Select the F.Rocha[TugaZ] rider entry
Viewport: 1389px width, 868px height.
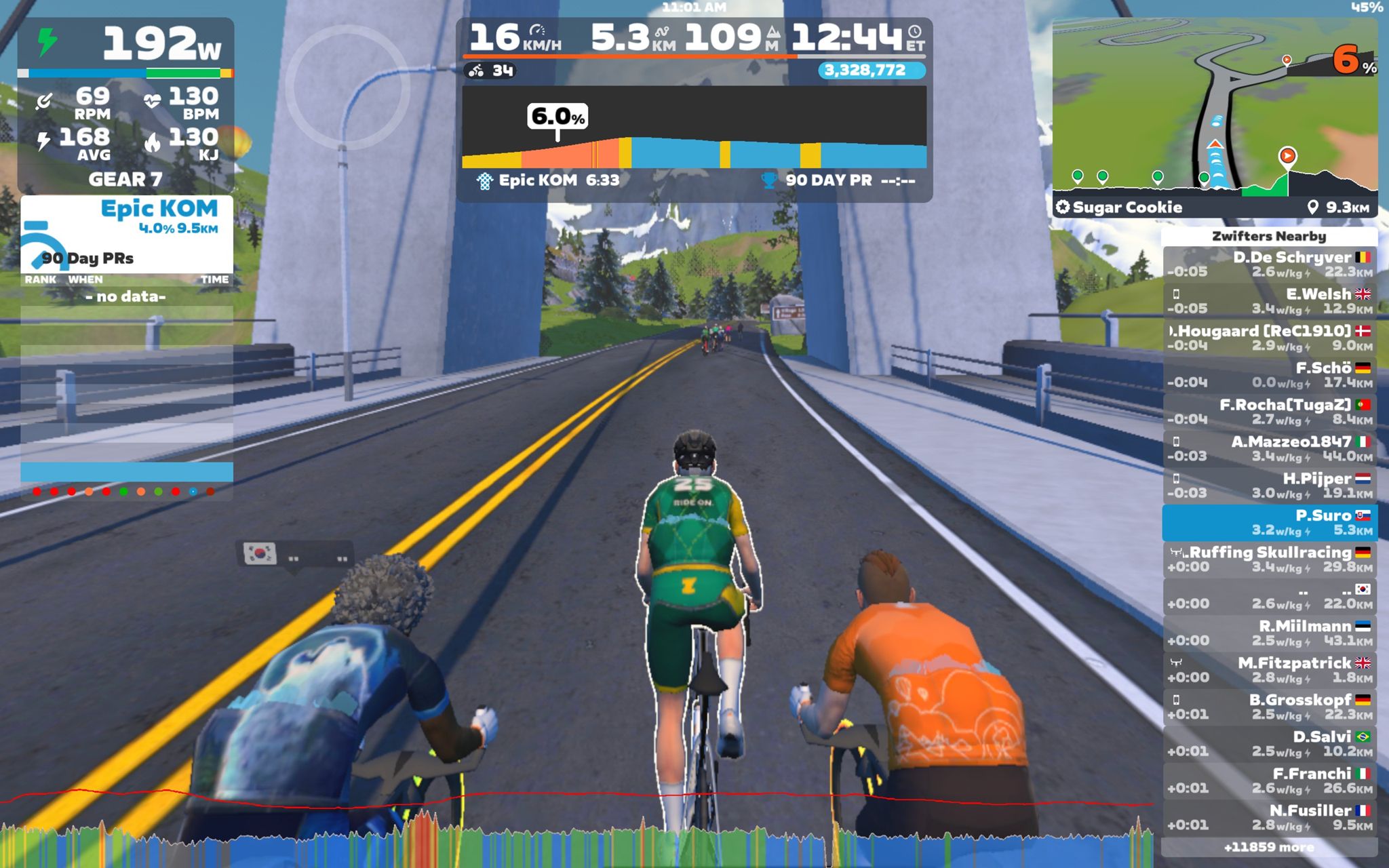pos(1269,412)
